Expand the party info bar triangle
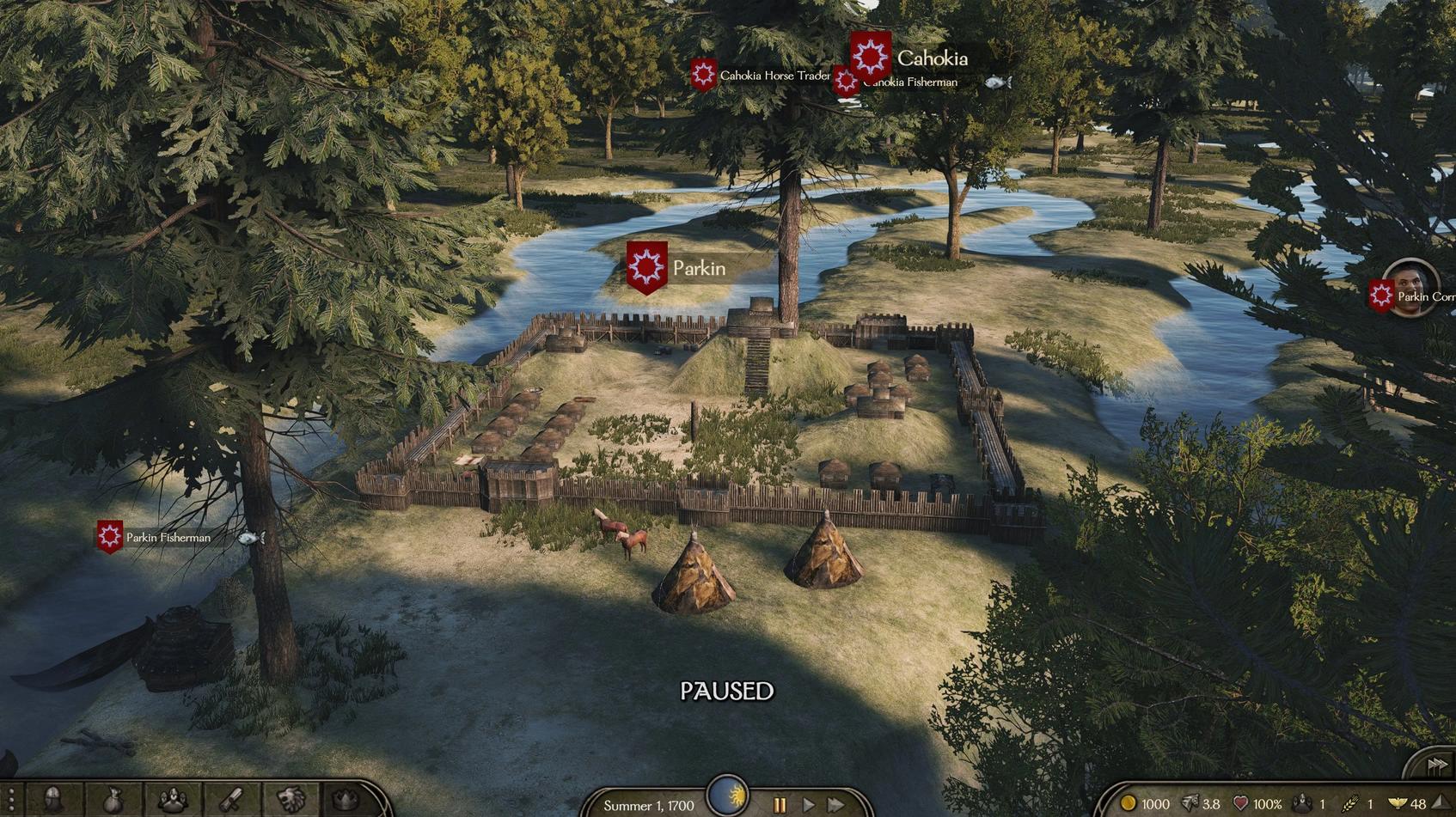Screen dimensions: 1456x817 click(1441, 803)
